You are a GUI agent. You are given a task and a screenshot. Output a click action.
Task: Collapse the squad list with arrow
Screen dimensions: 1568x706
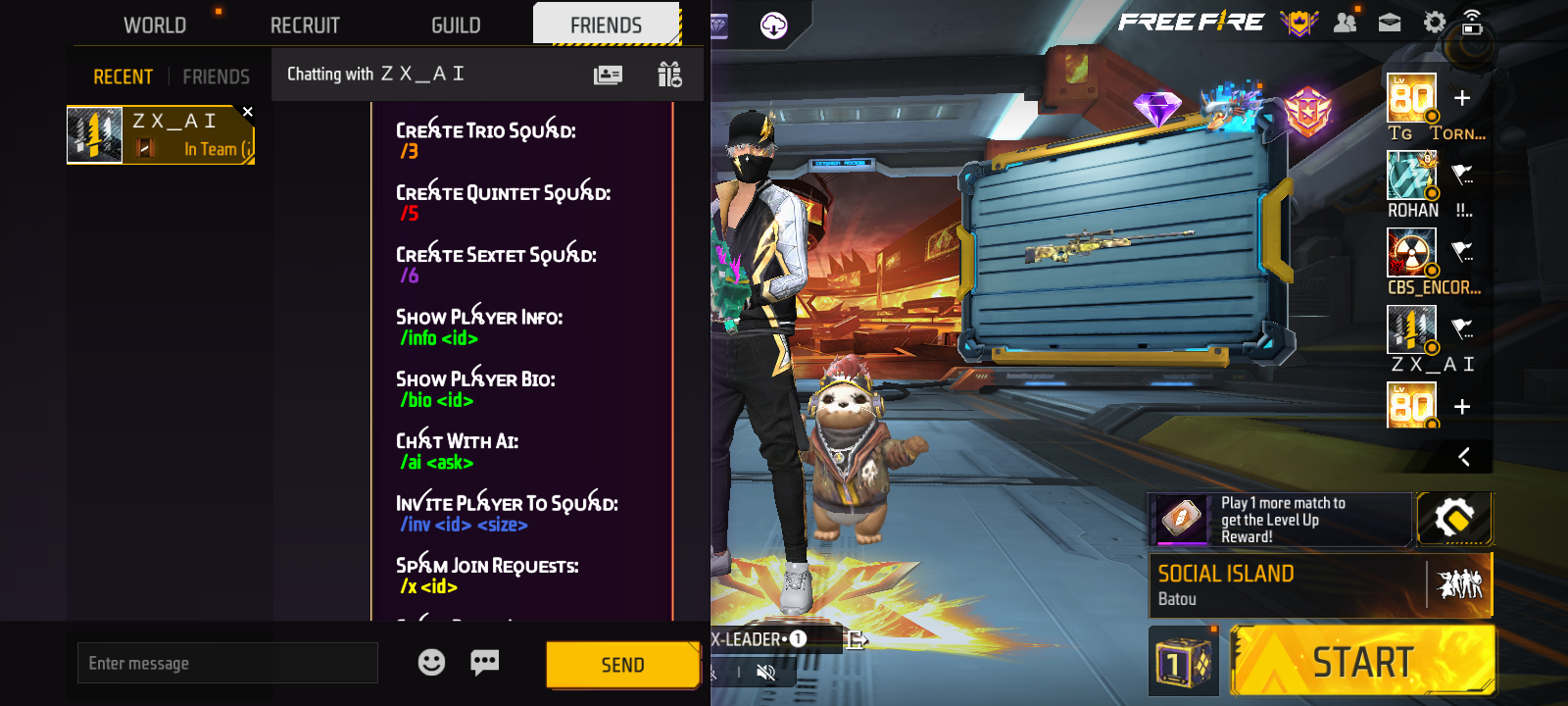pyautogui.click(x=1464, y=457)
